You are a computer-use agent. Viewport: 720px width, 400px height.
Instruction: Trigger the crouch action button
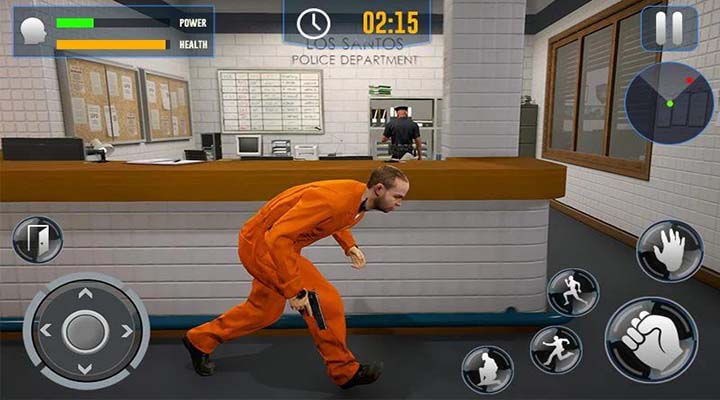click(487, 369)
